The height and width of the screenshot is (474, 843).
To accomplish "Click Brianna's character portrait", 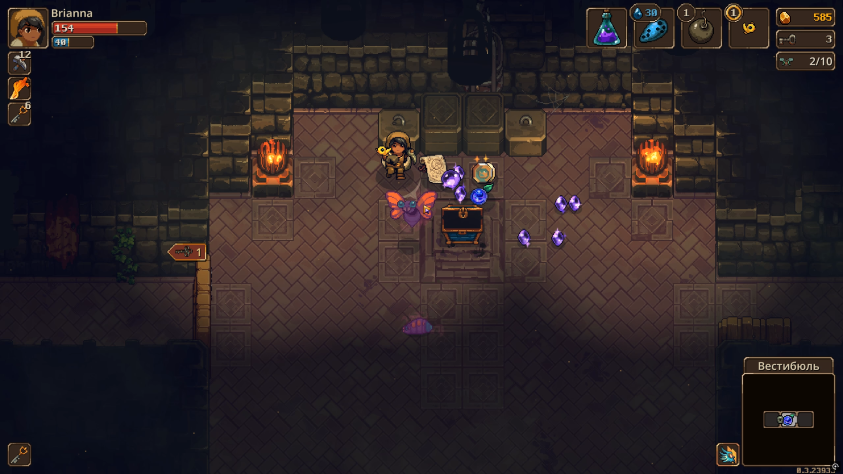I will [27, 28].
